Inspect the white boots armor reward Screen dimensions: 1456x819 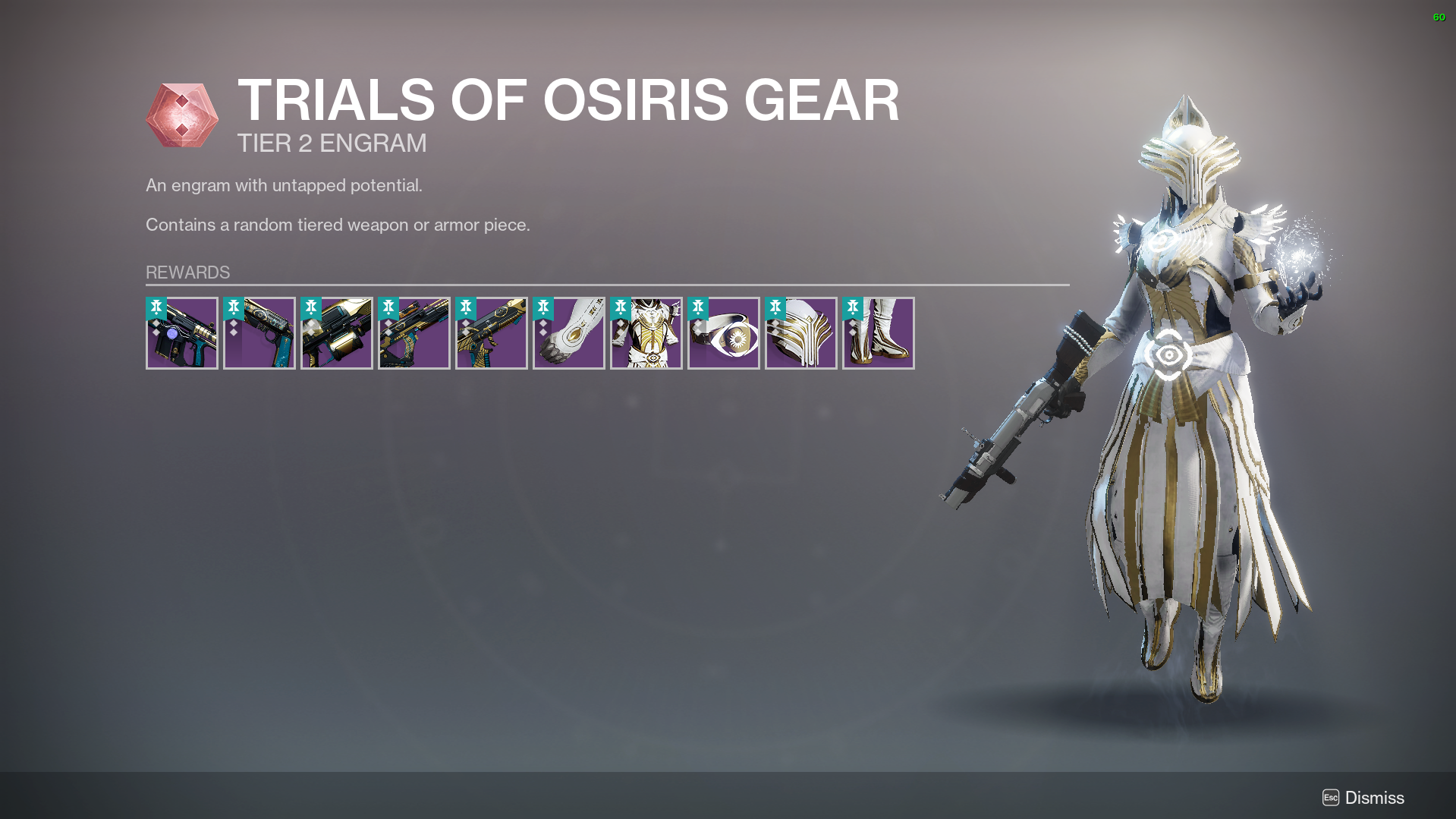(879, 333)
